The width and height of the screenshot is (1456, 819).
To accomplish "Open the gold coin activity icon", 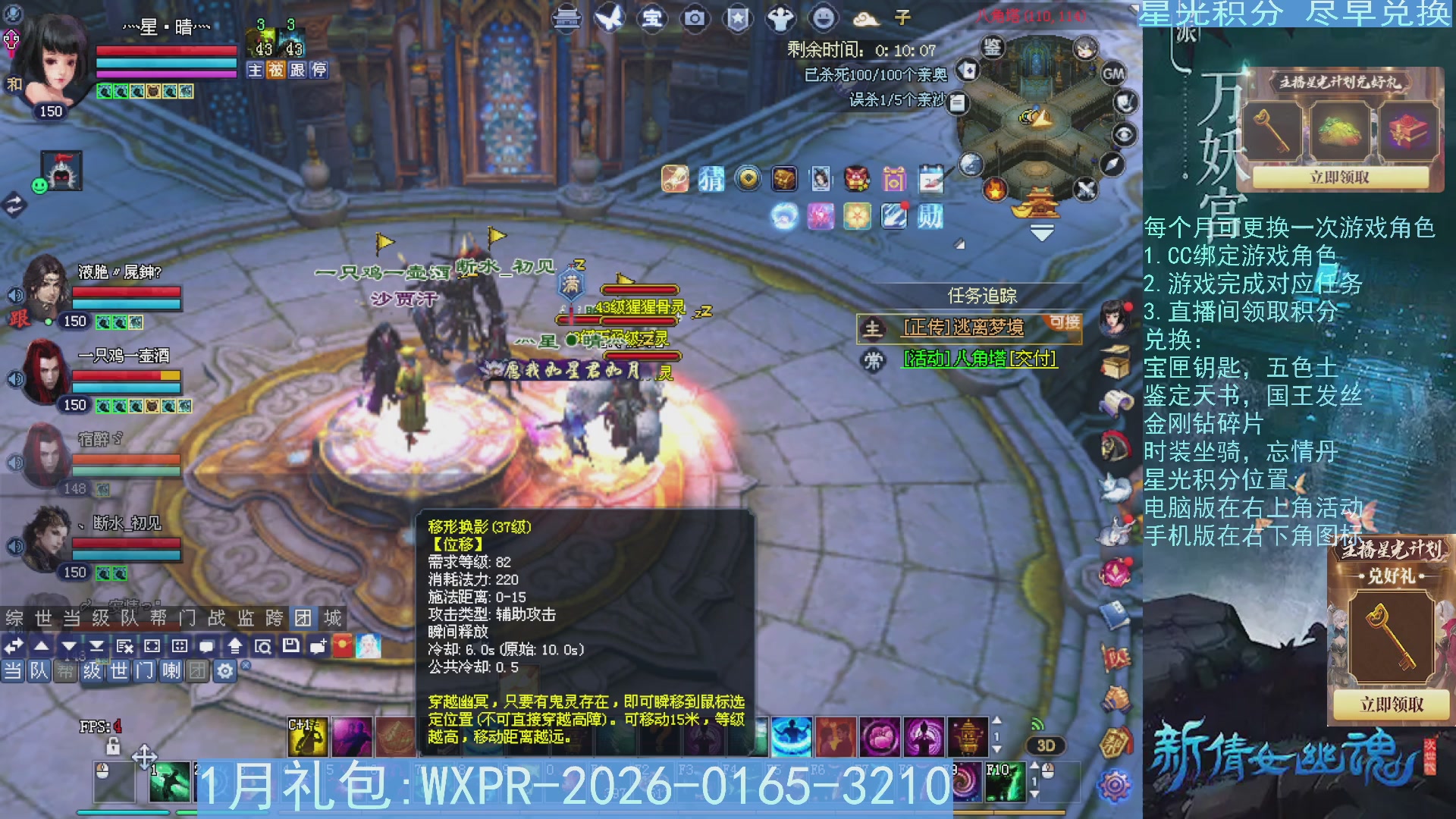I will 747,179.
